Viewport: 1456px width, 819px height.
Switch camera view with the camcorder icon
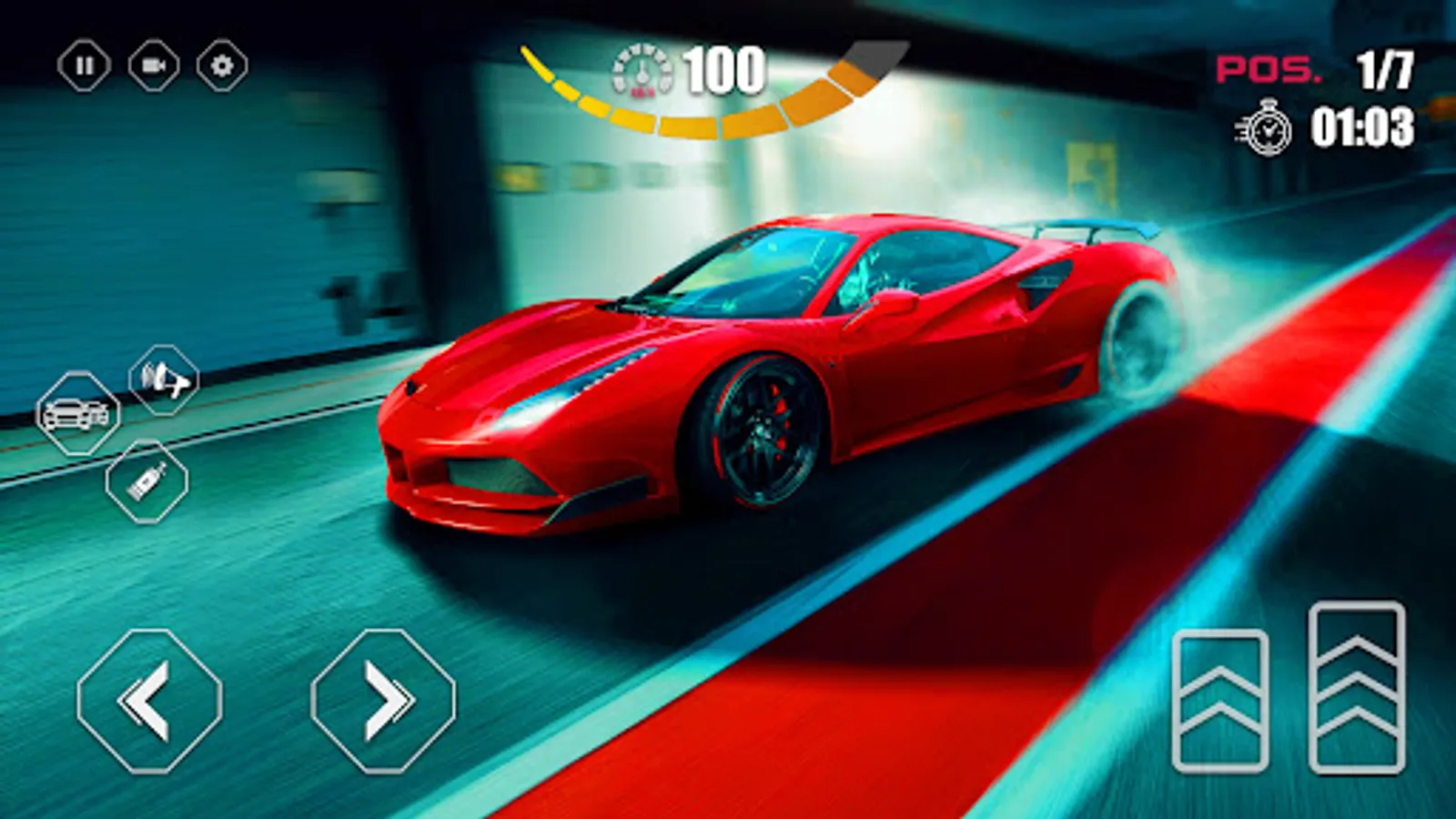[x=153, y=65]
